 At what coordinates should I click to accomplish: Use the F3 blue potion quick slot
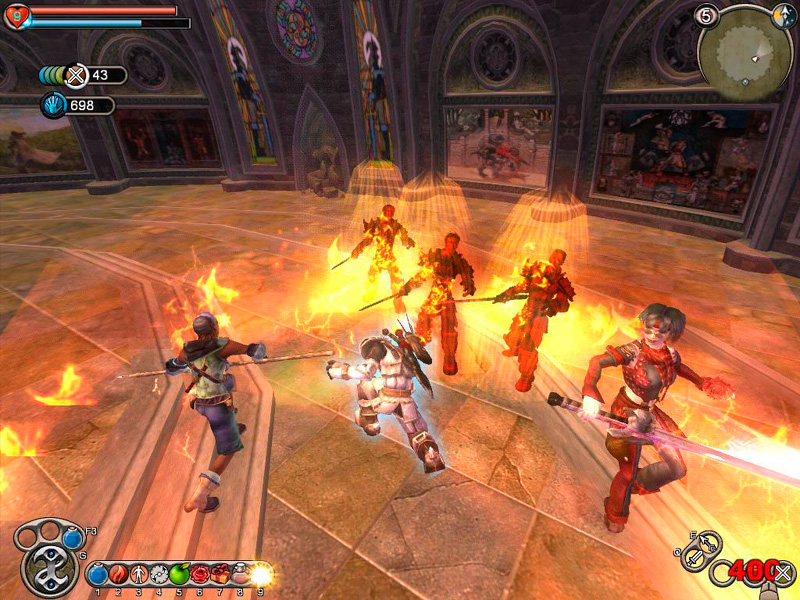tap(71, 538)
